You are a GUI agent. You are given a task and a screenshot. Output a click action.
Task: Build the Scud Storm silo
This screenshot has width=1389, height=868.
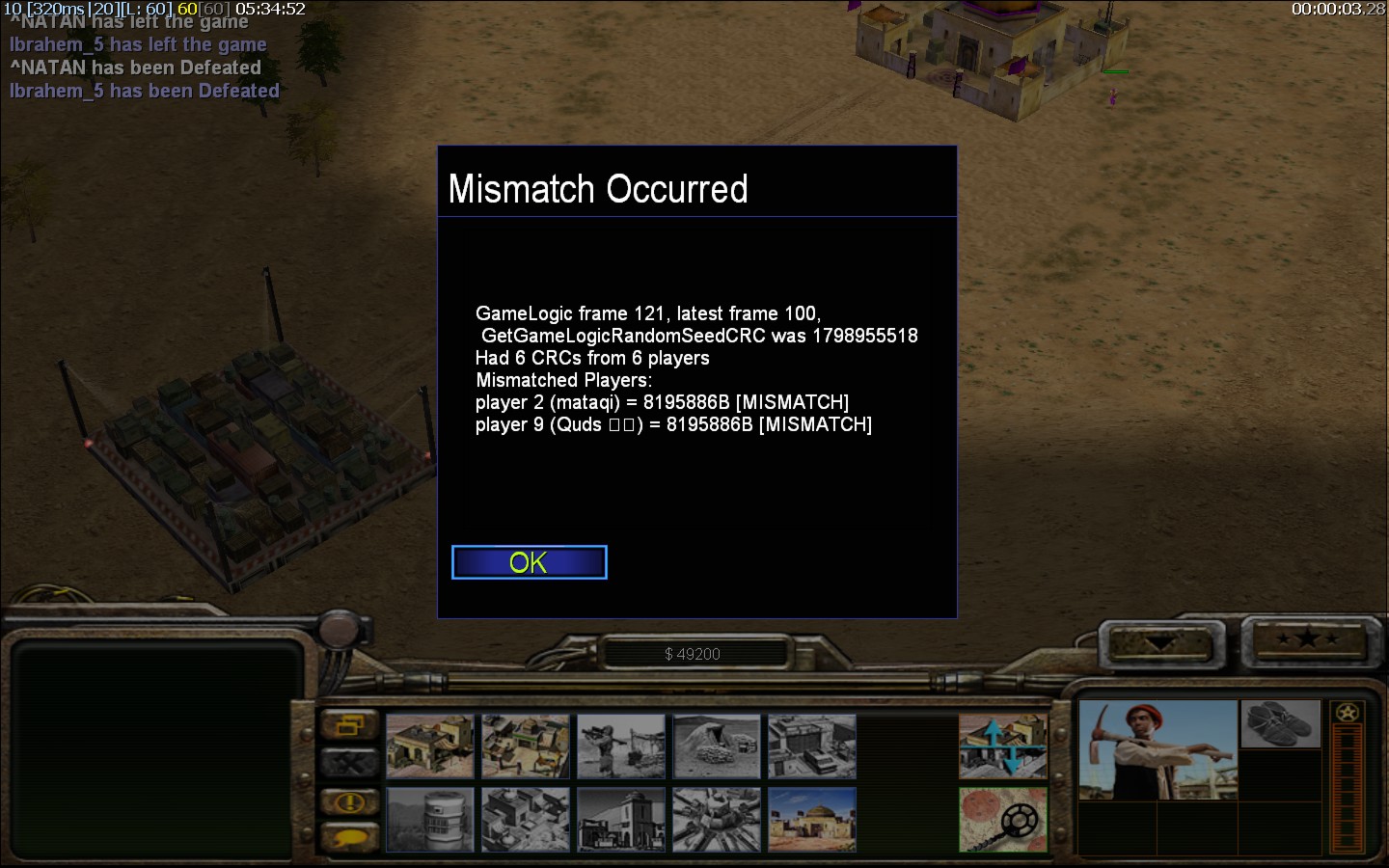pyautogui.click(x=430, y=819)
